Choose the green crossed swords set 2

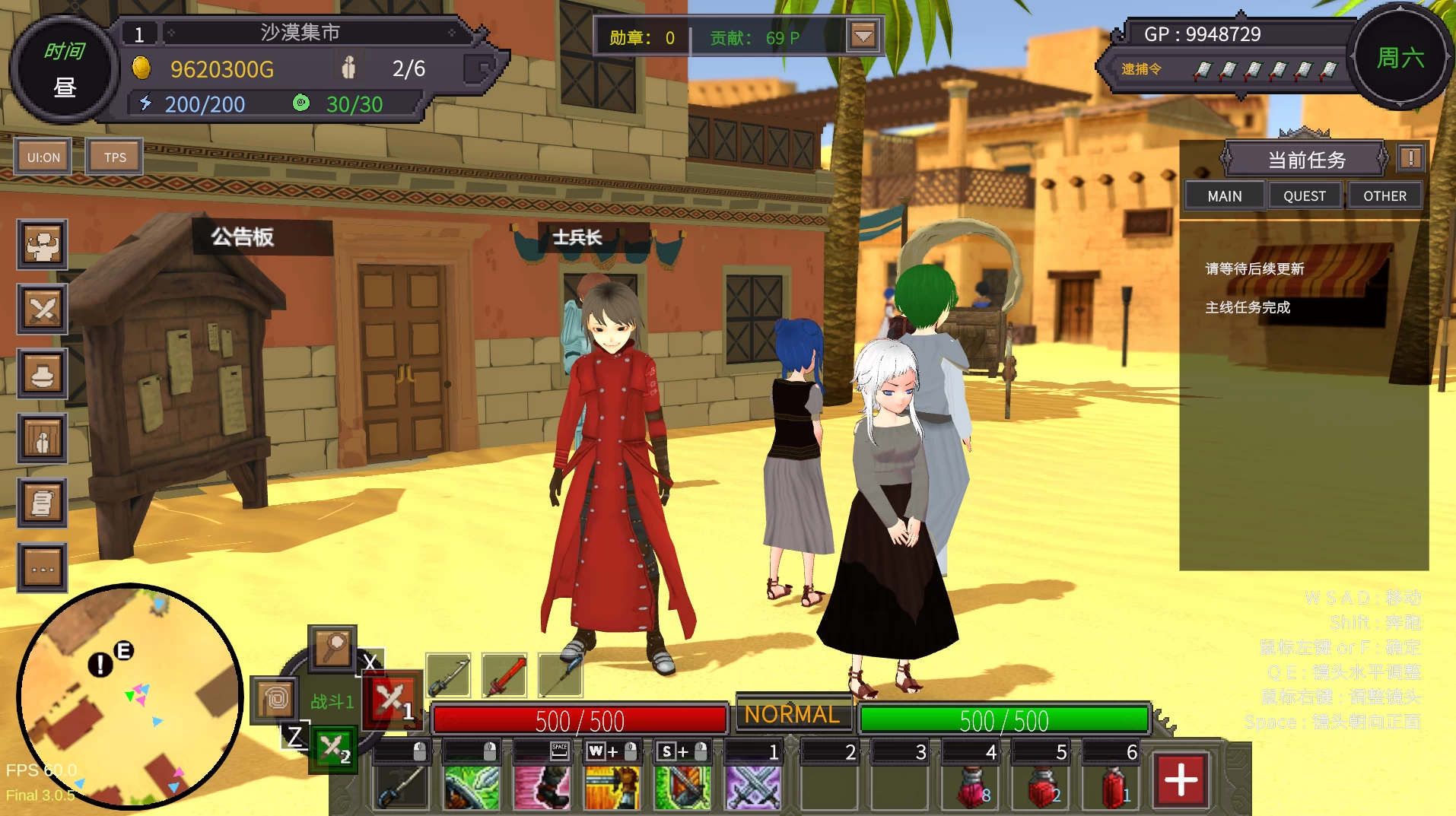pyautogui.click(x=333, y=749)
